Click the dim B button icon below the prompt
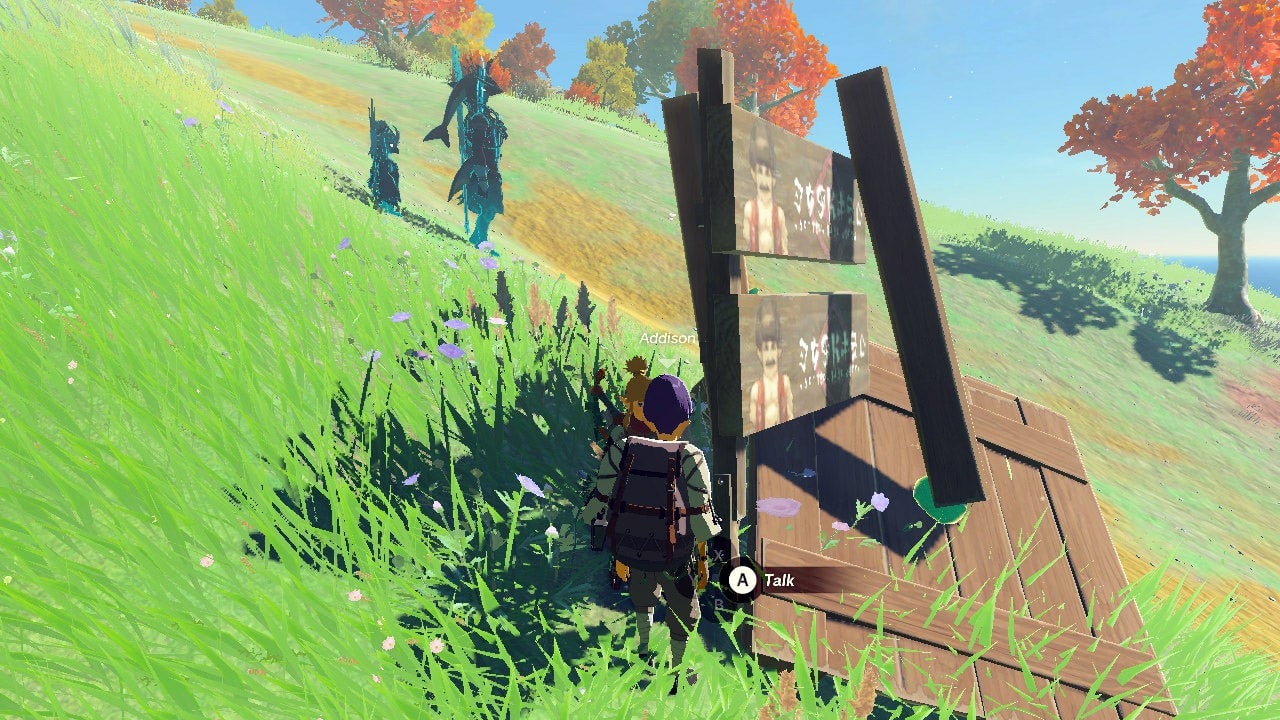Image resolution: width=1280 pixels, height=720 pixels. click(718, 603)
